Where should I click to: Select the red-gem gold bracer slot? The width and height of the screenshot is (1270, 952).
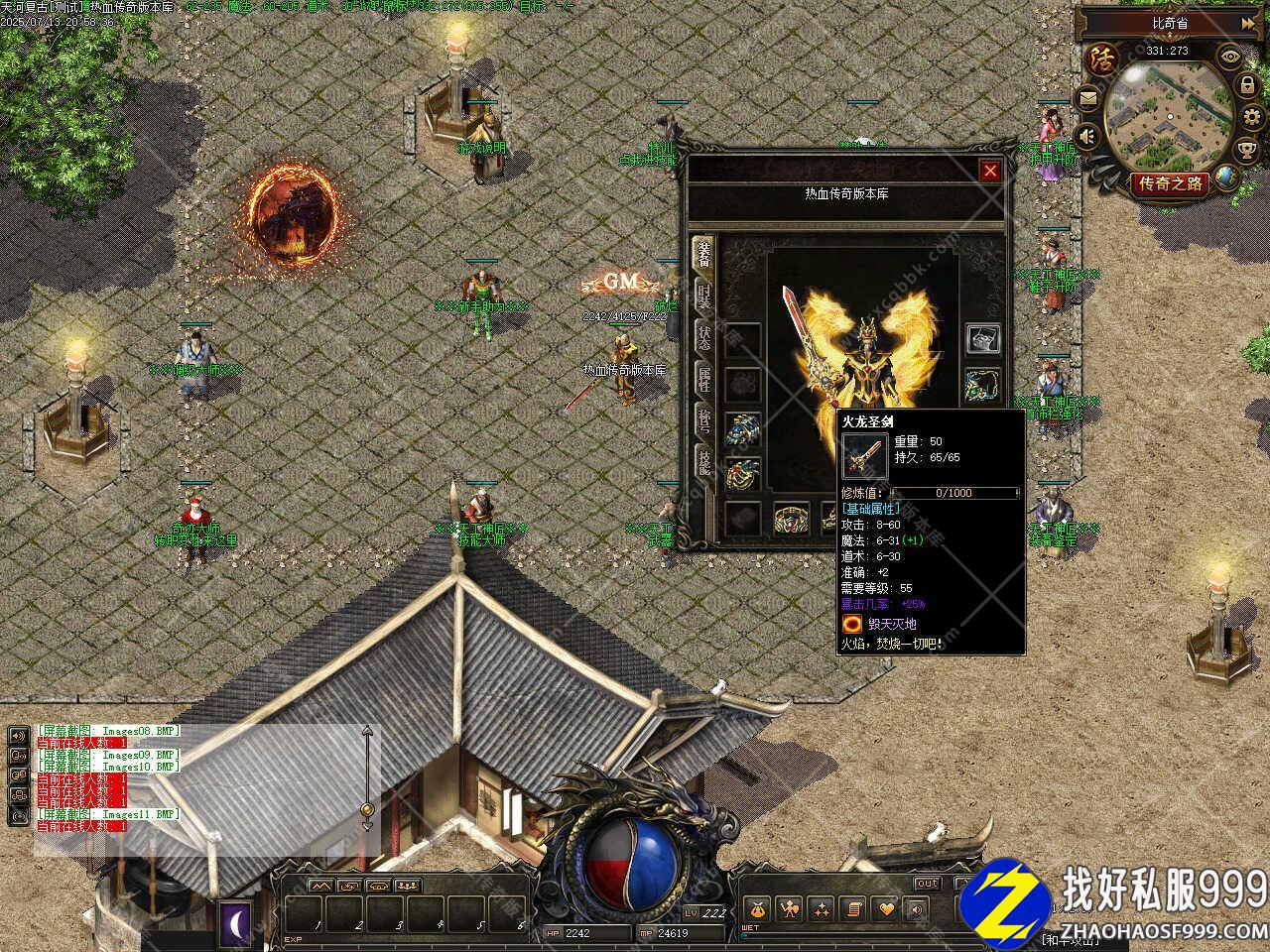click(x=742, y=473)
